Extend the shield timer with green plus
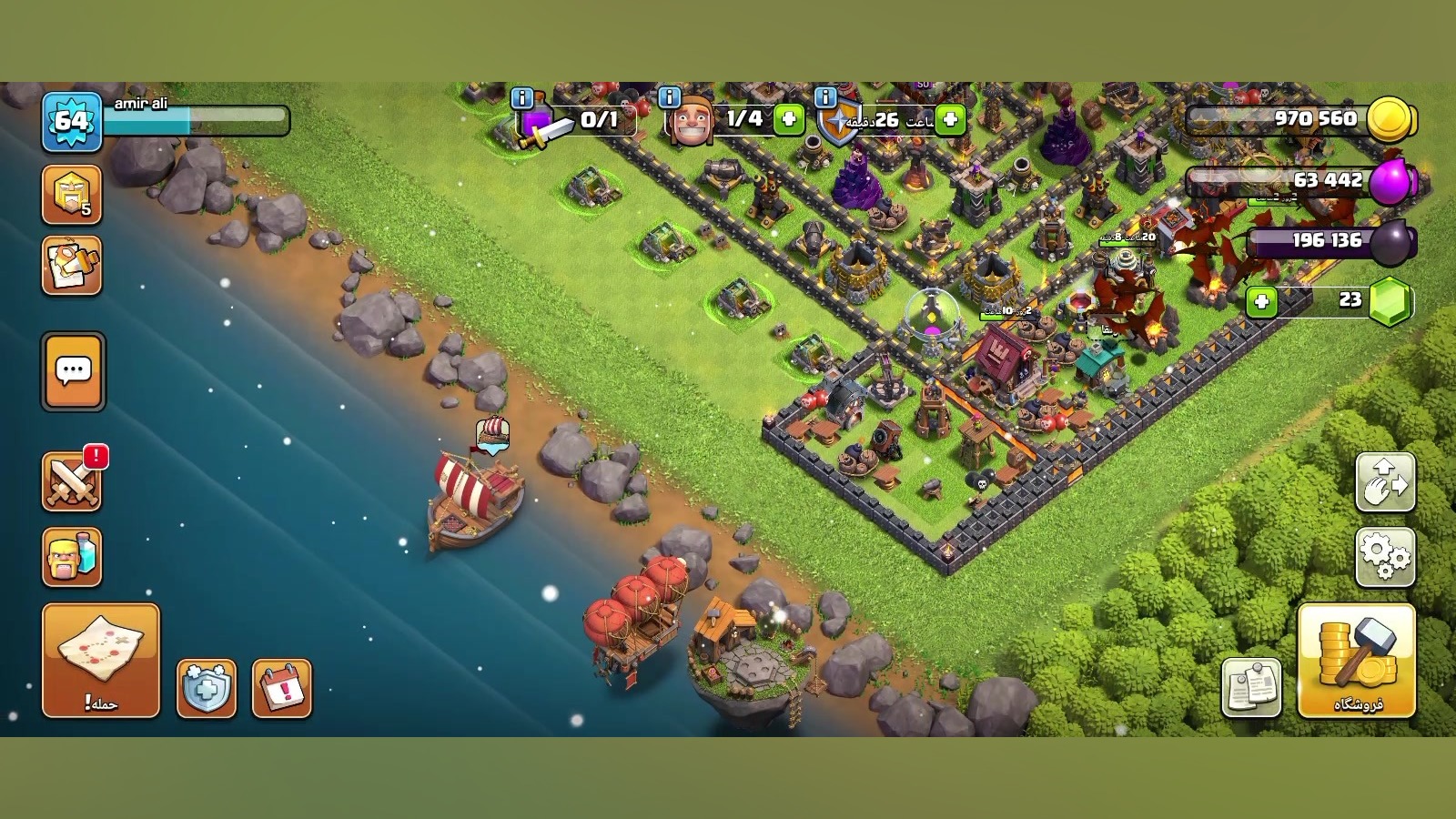 [x=950, y=119]
